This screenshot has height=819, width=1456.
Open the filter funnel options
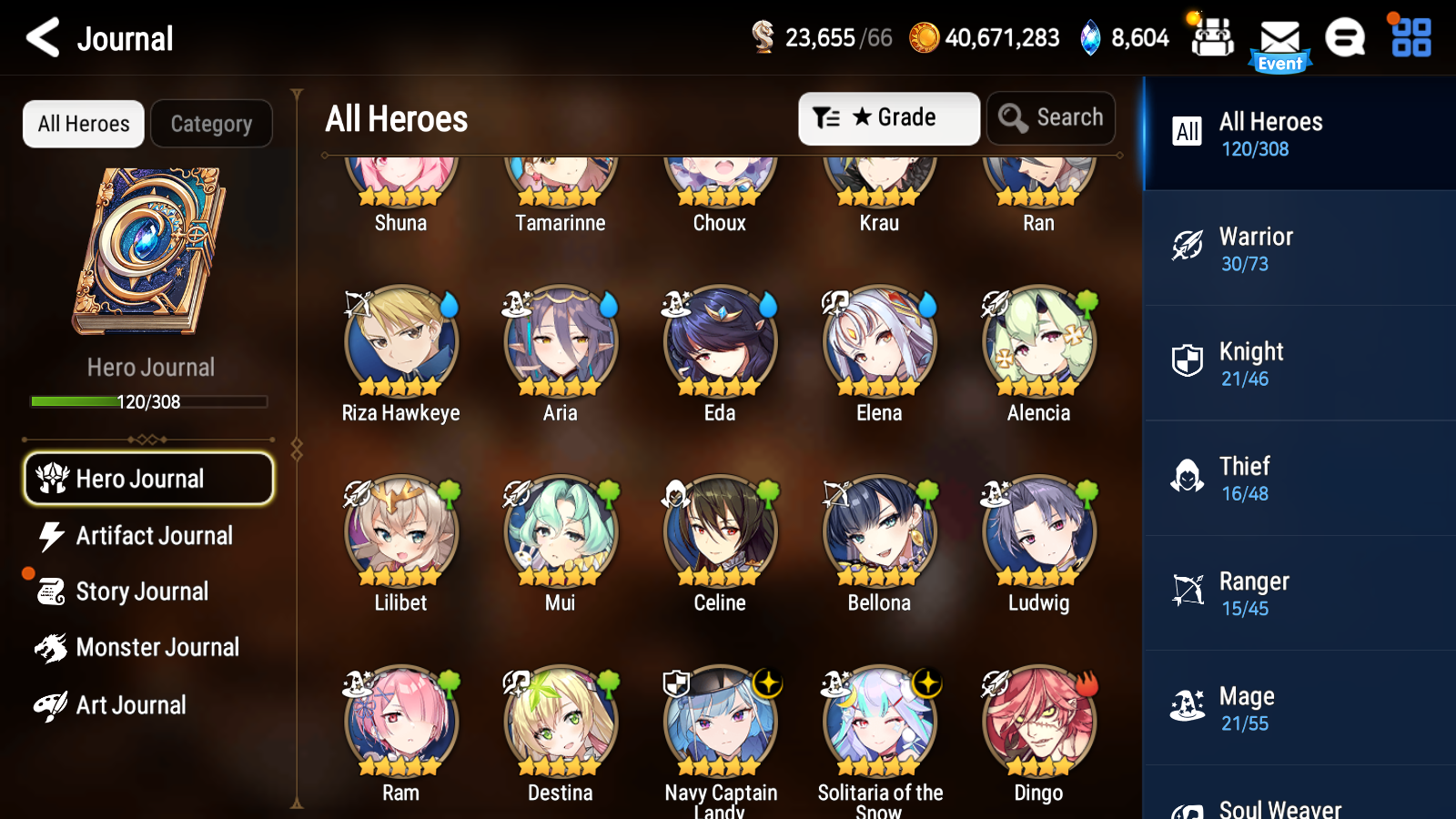click(826, 117)
